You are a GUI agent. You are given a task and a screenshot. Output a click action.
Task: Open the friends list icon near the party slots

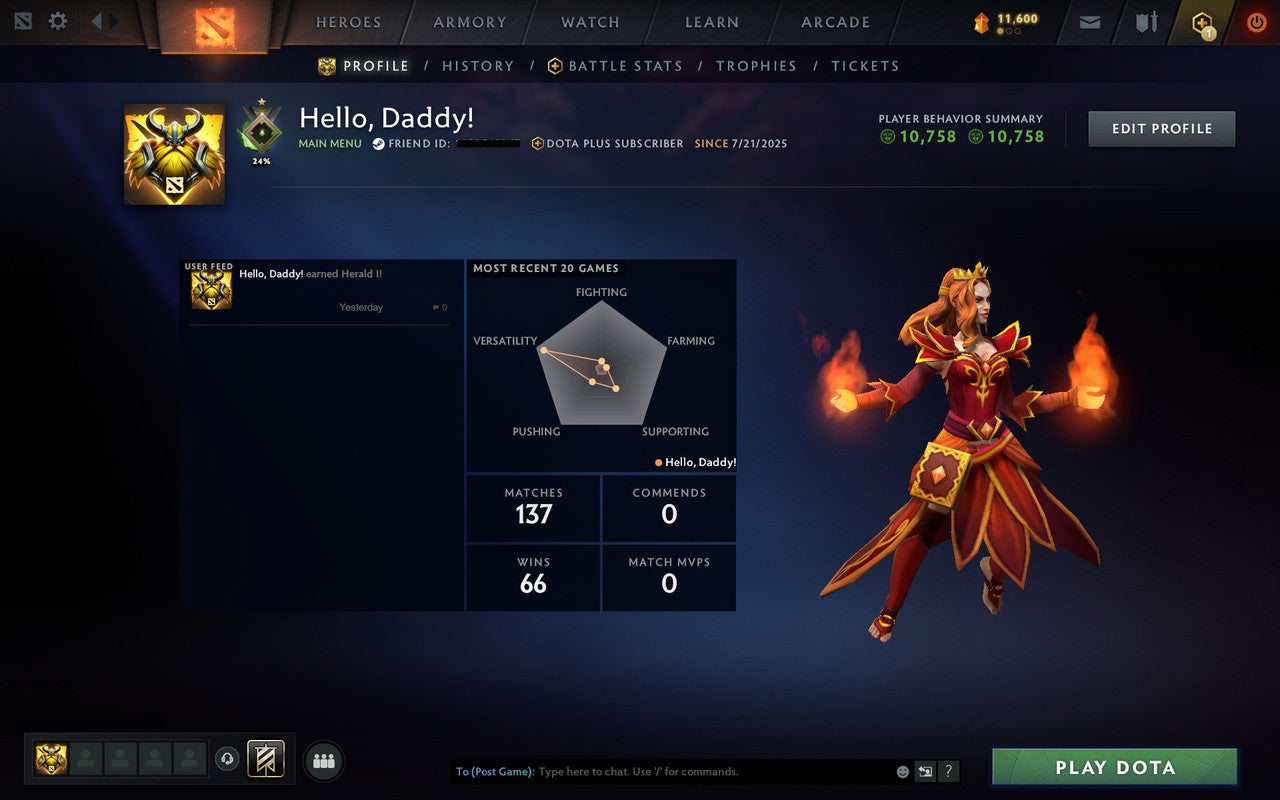point(324,760)
